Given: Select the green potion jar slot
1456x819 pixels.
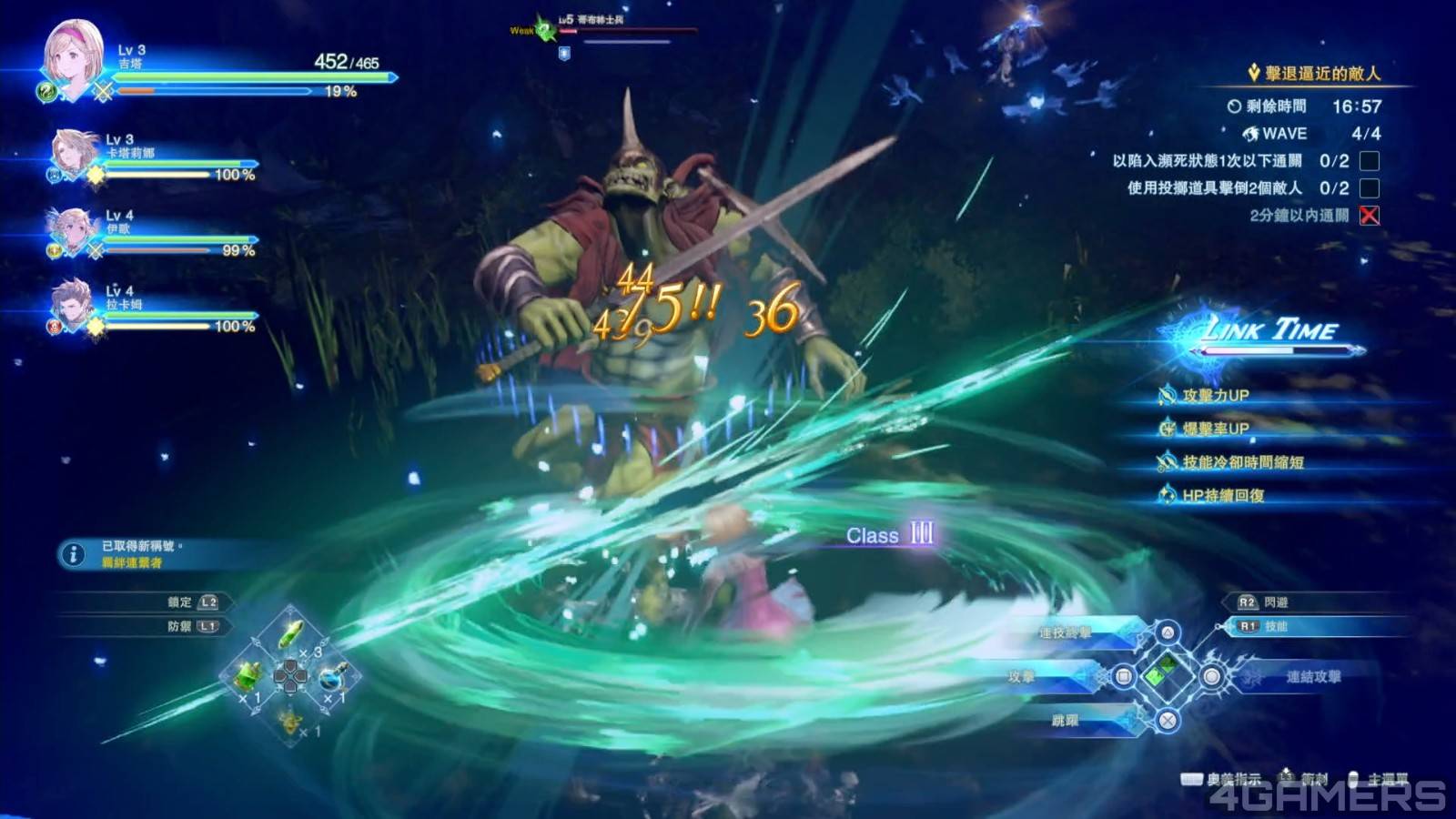Looking at the screenshot, I should [248, 675].
